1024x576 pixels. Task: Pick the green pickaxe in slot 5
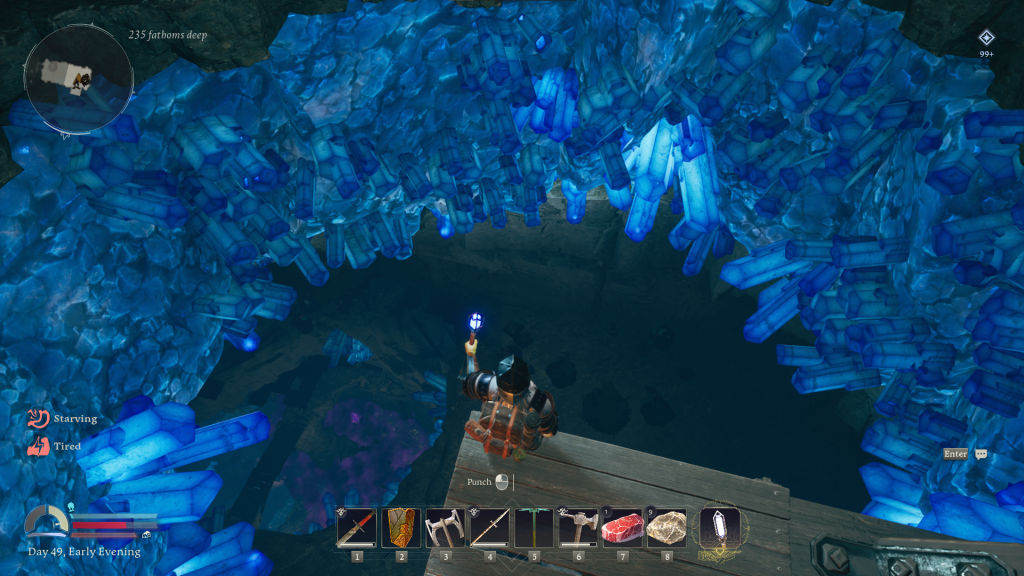(x=534, y=527)
